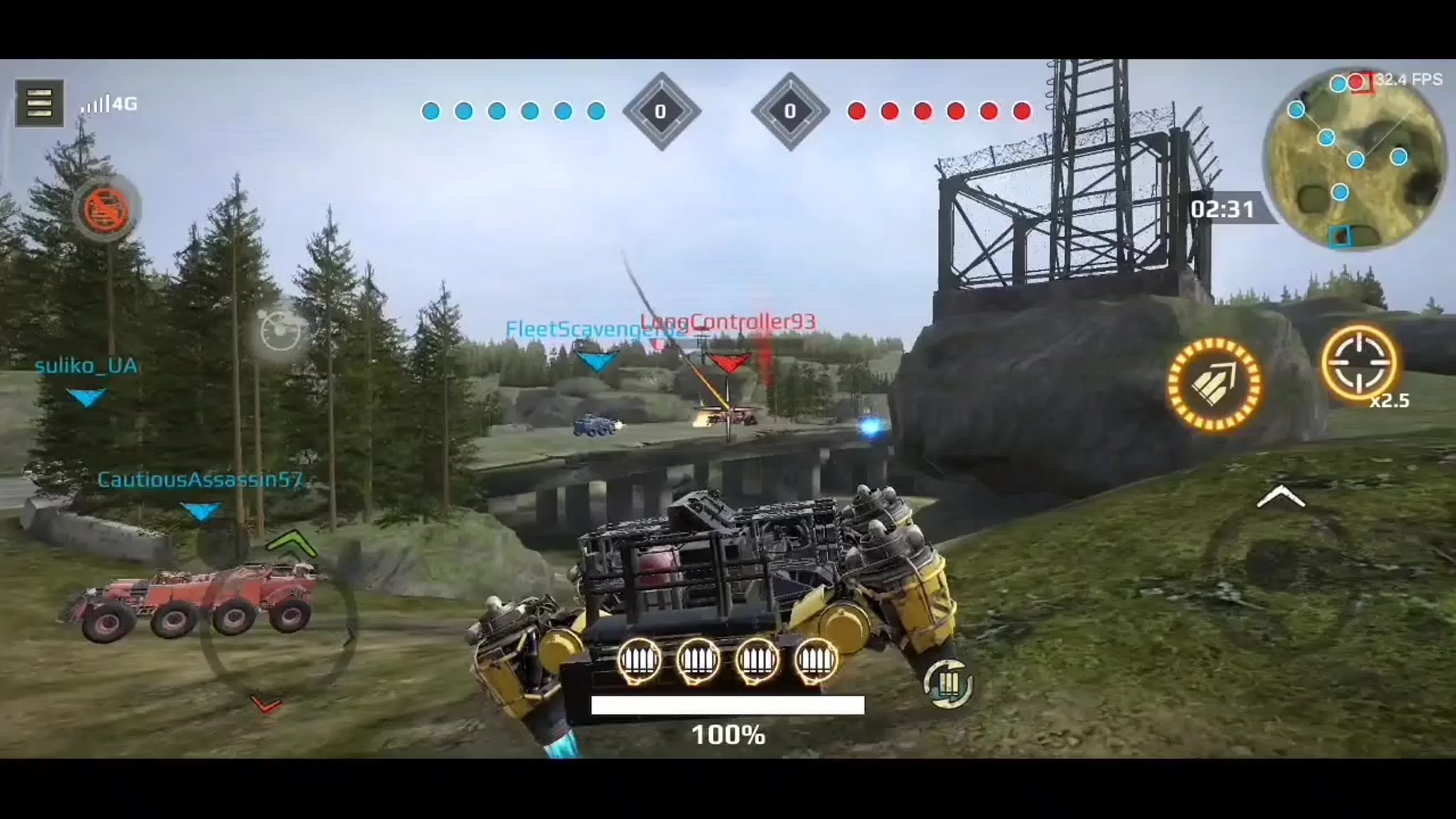Screen dimensions: 1456x819
Task: Select the blue team score diamond
Action: pos(663,111)
